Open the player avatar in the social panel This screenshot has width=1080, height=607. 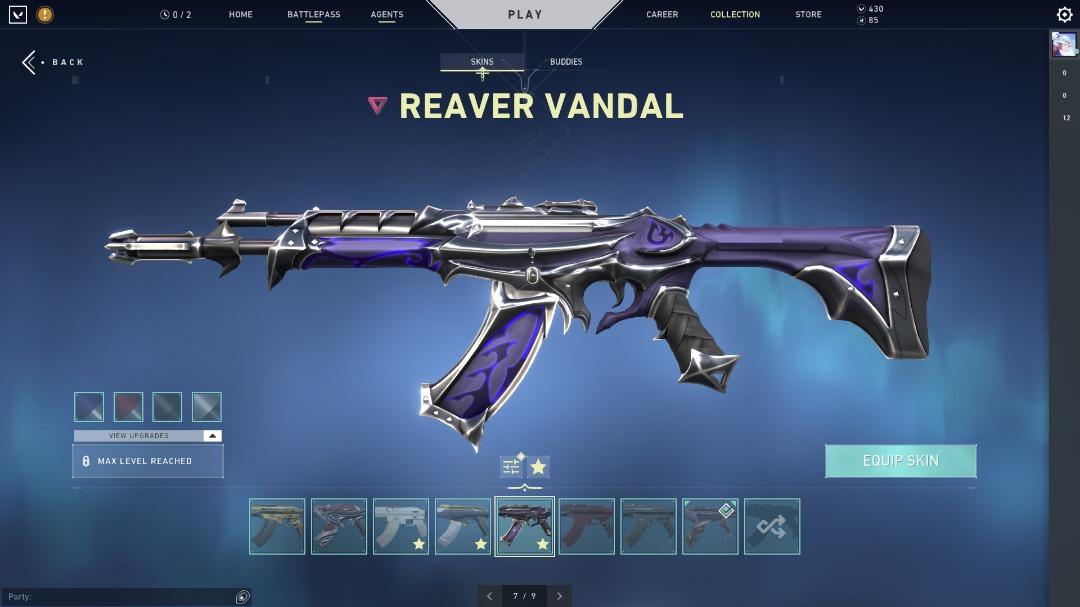click(1064, 44)
